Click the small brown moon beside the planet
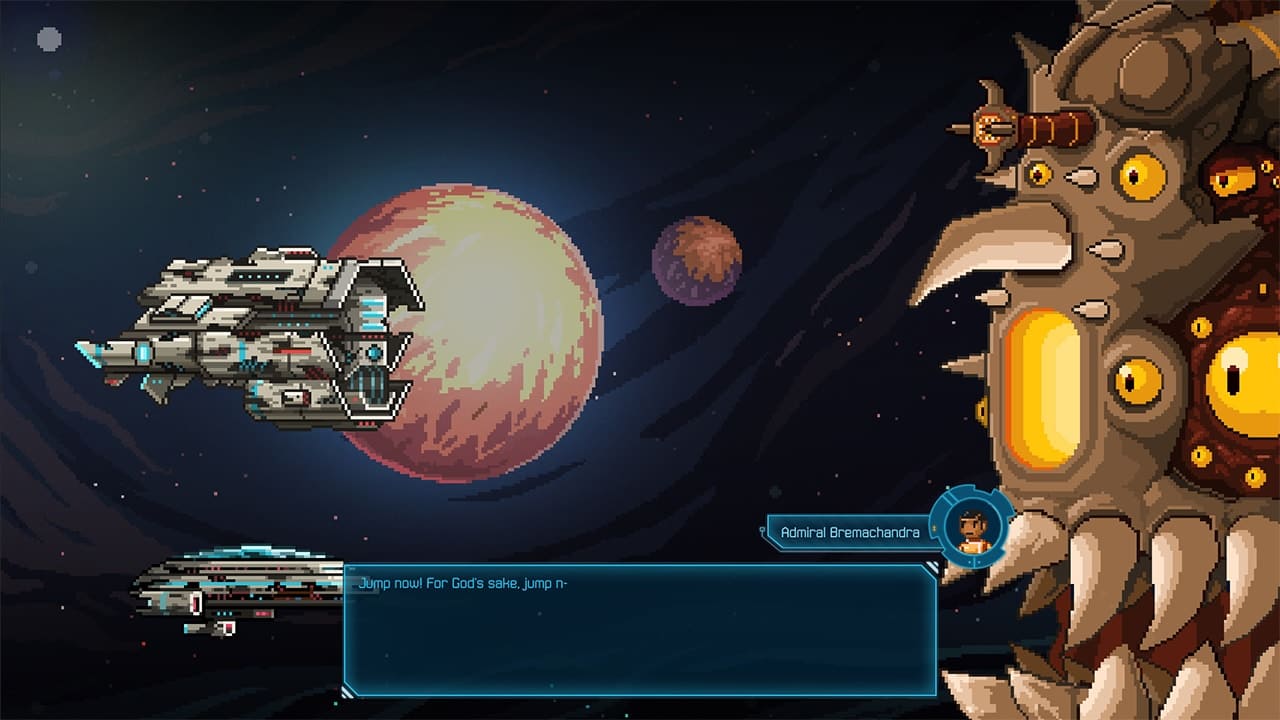This screenshot has height=720, width=1280. pos(695,260)
